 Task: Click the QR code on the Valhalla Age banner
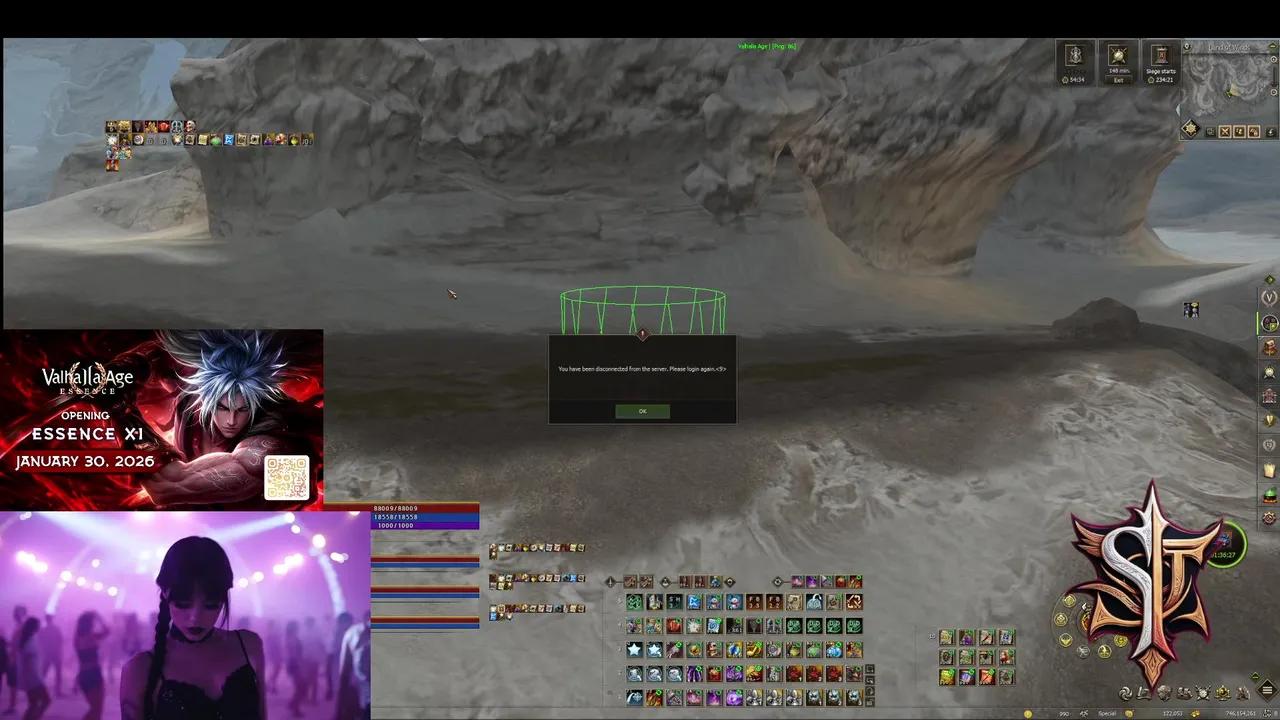tap(287, 477)
